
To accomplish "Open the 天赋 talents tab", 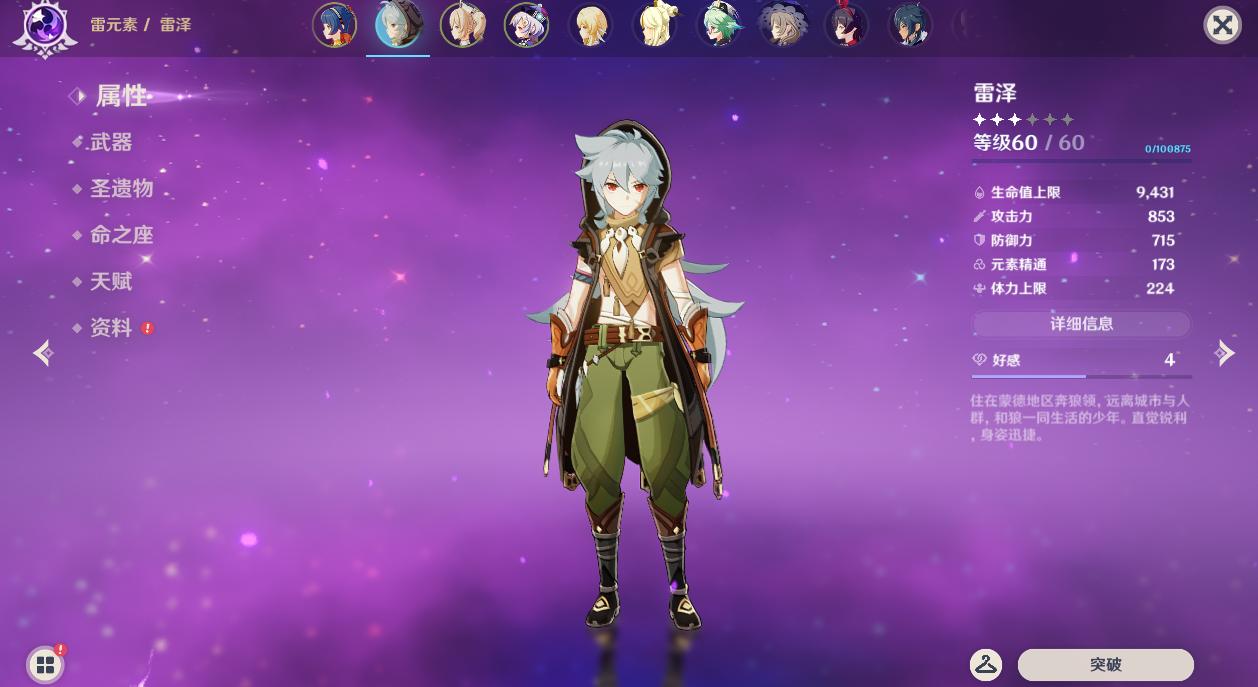I will click(111, 281).
